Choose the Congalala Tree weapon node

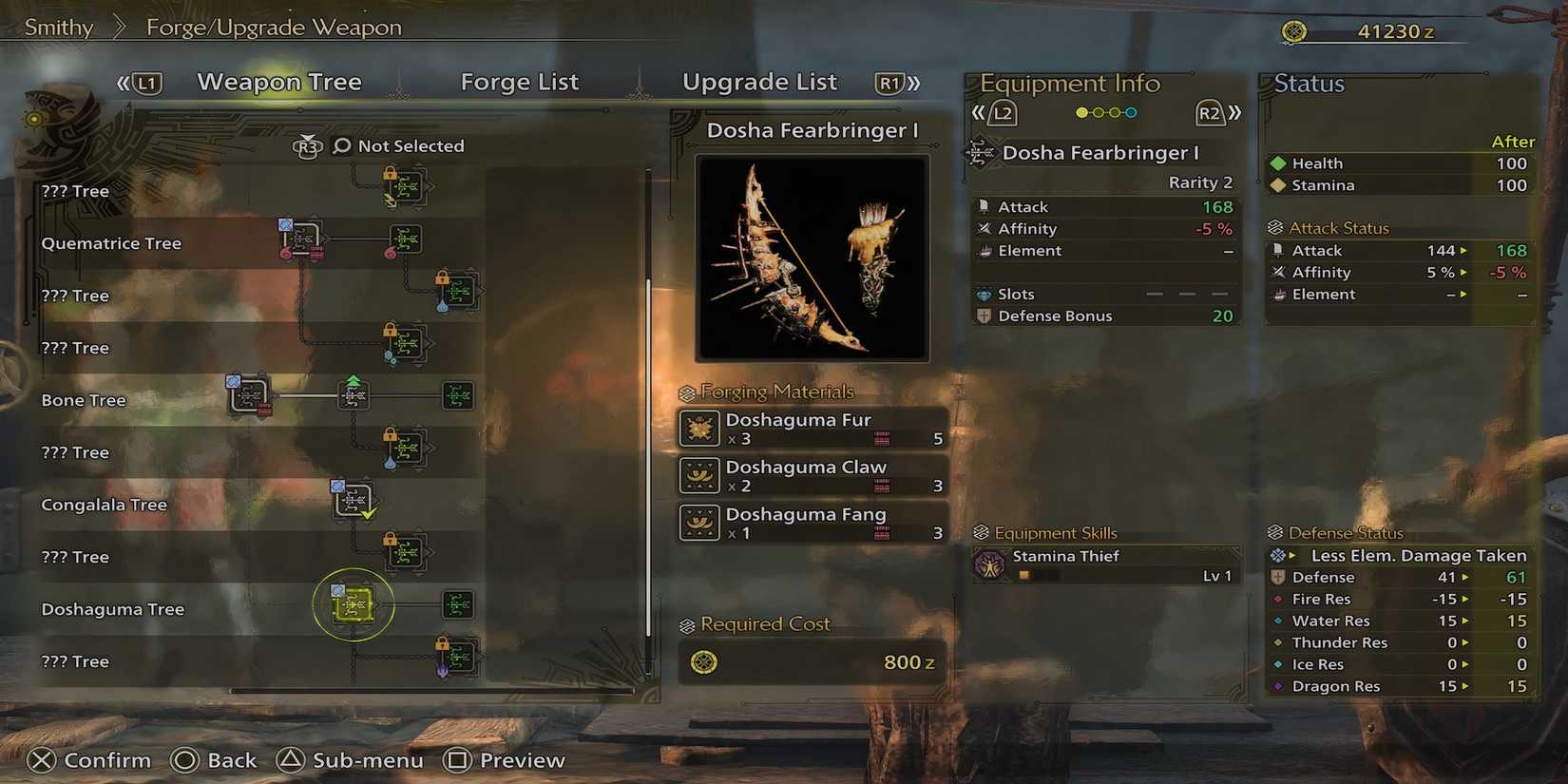pos(354,500)
